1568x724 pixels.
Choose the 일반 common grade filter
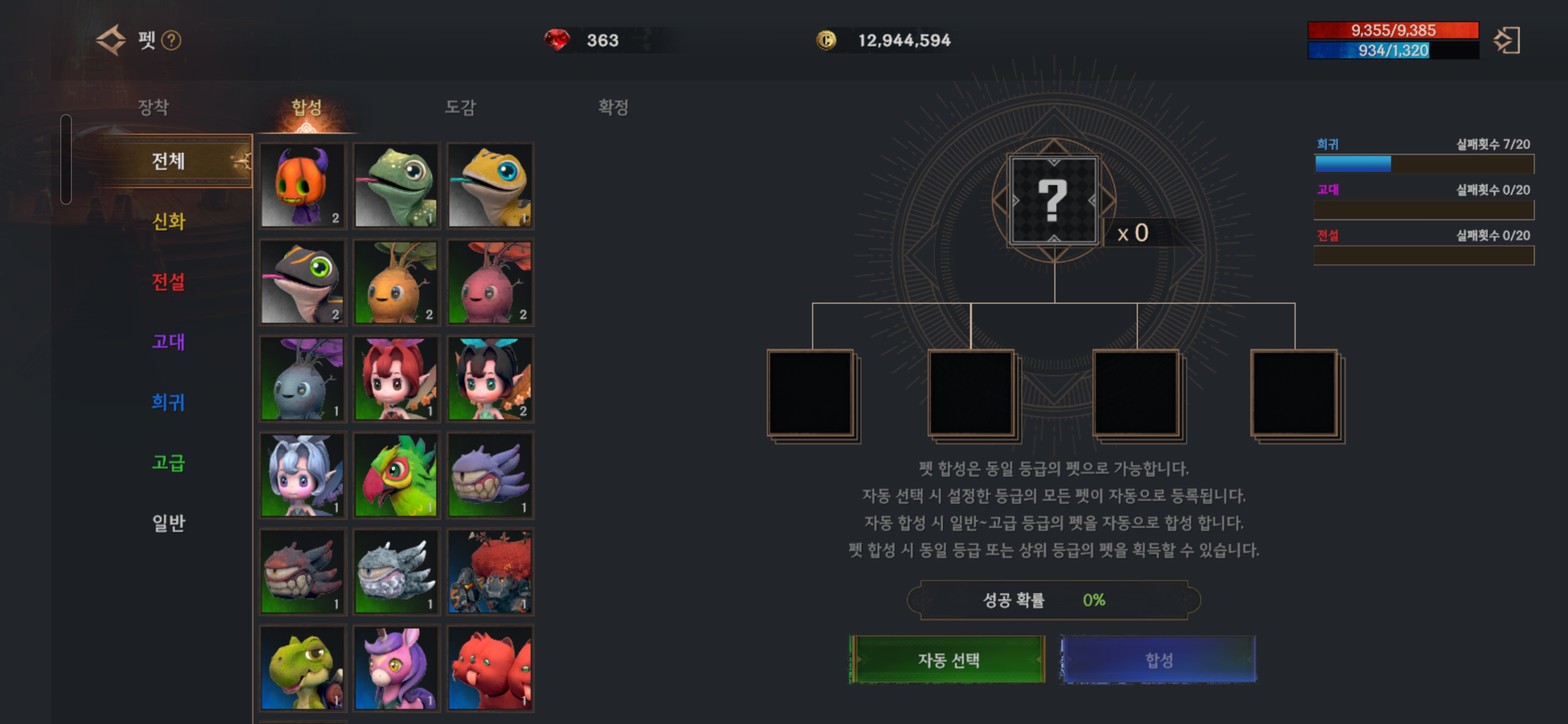click(x=168, y=522)
